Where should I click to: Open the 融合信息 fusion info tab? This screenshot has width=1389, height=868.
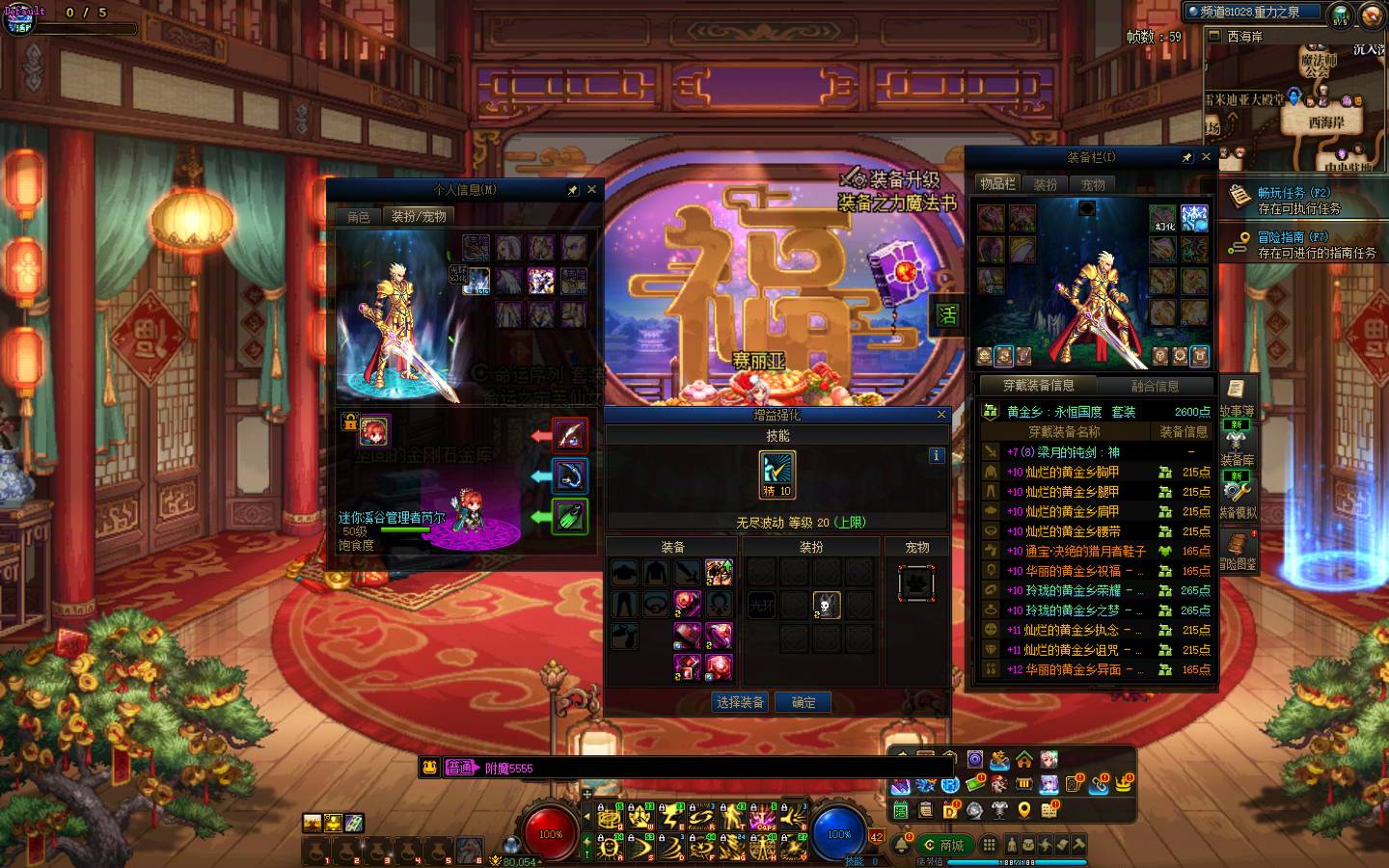coord(1155,386)
